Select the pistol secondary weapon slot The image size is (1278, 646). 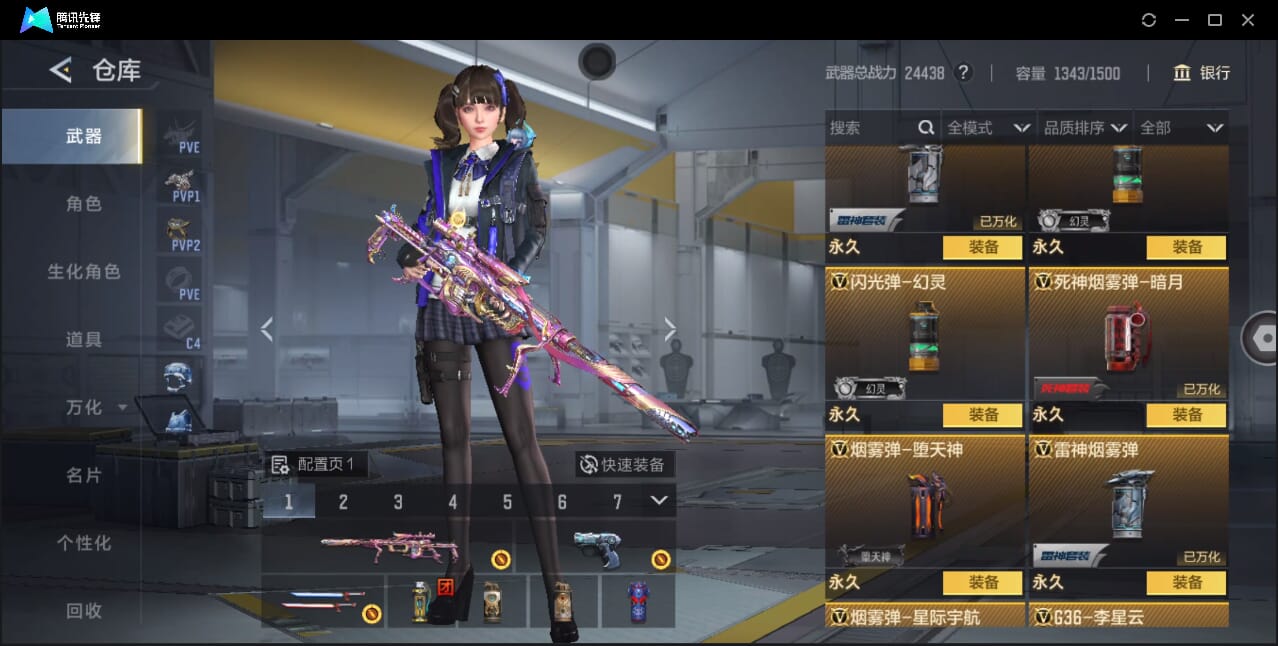(598, 548)
